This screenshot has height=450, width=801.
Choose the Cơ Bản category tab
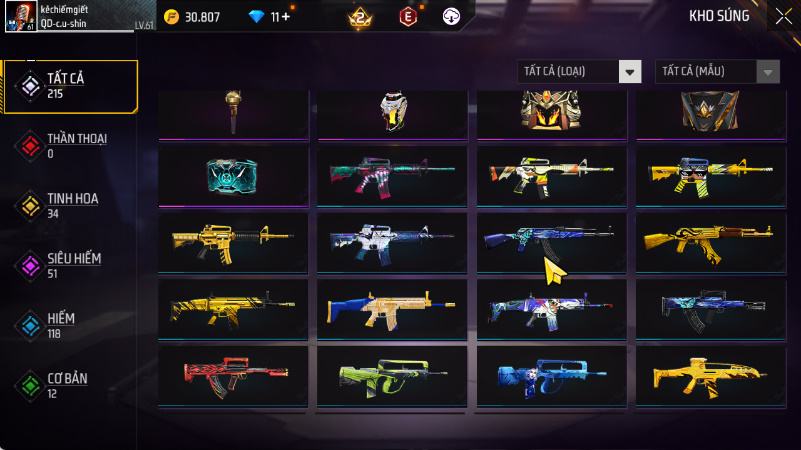coord(70,384)
